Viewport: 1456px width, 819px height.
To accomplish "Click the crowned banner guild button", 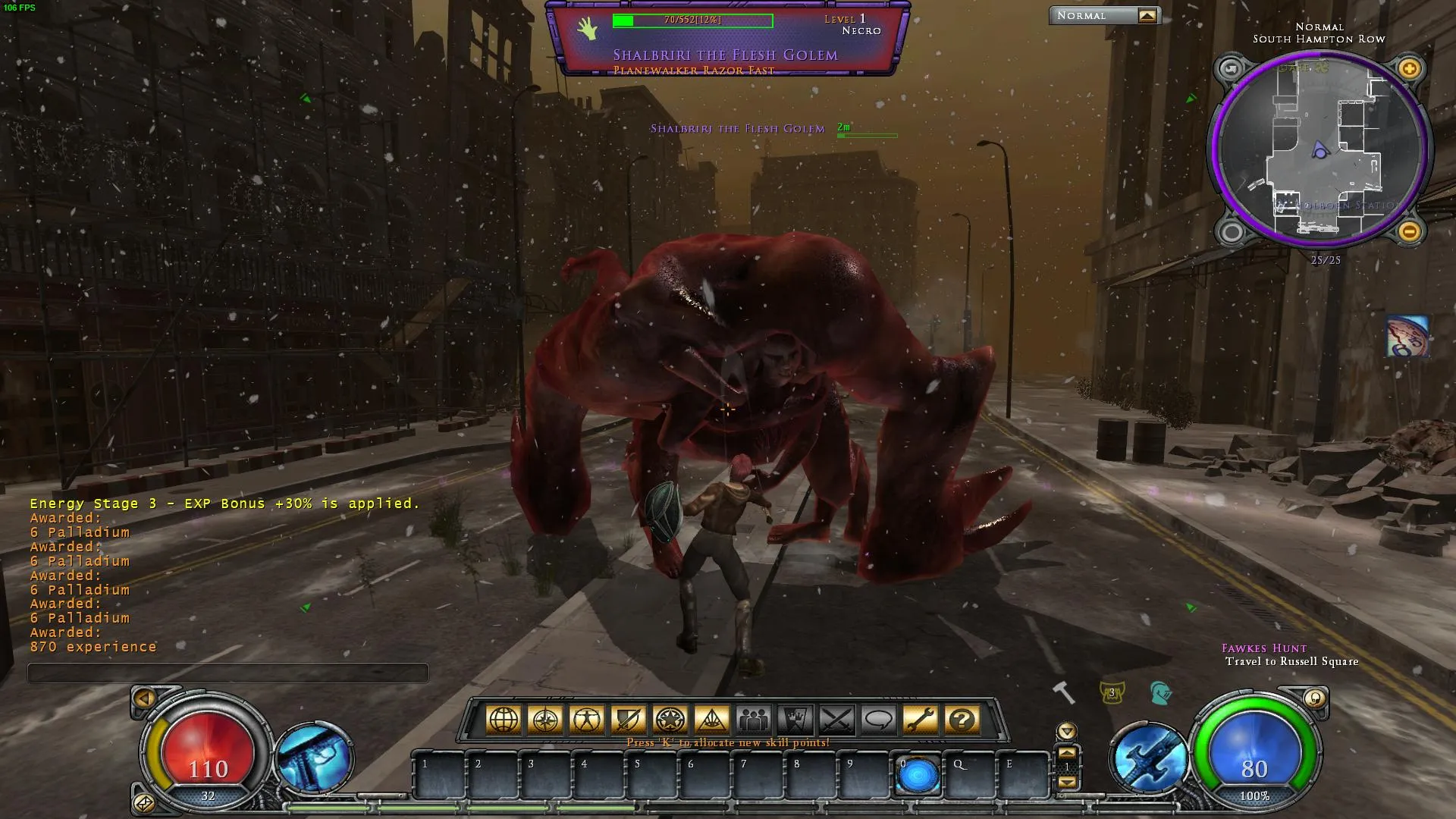I will [x=795, y=720].
